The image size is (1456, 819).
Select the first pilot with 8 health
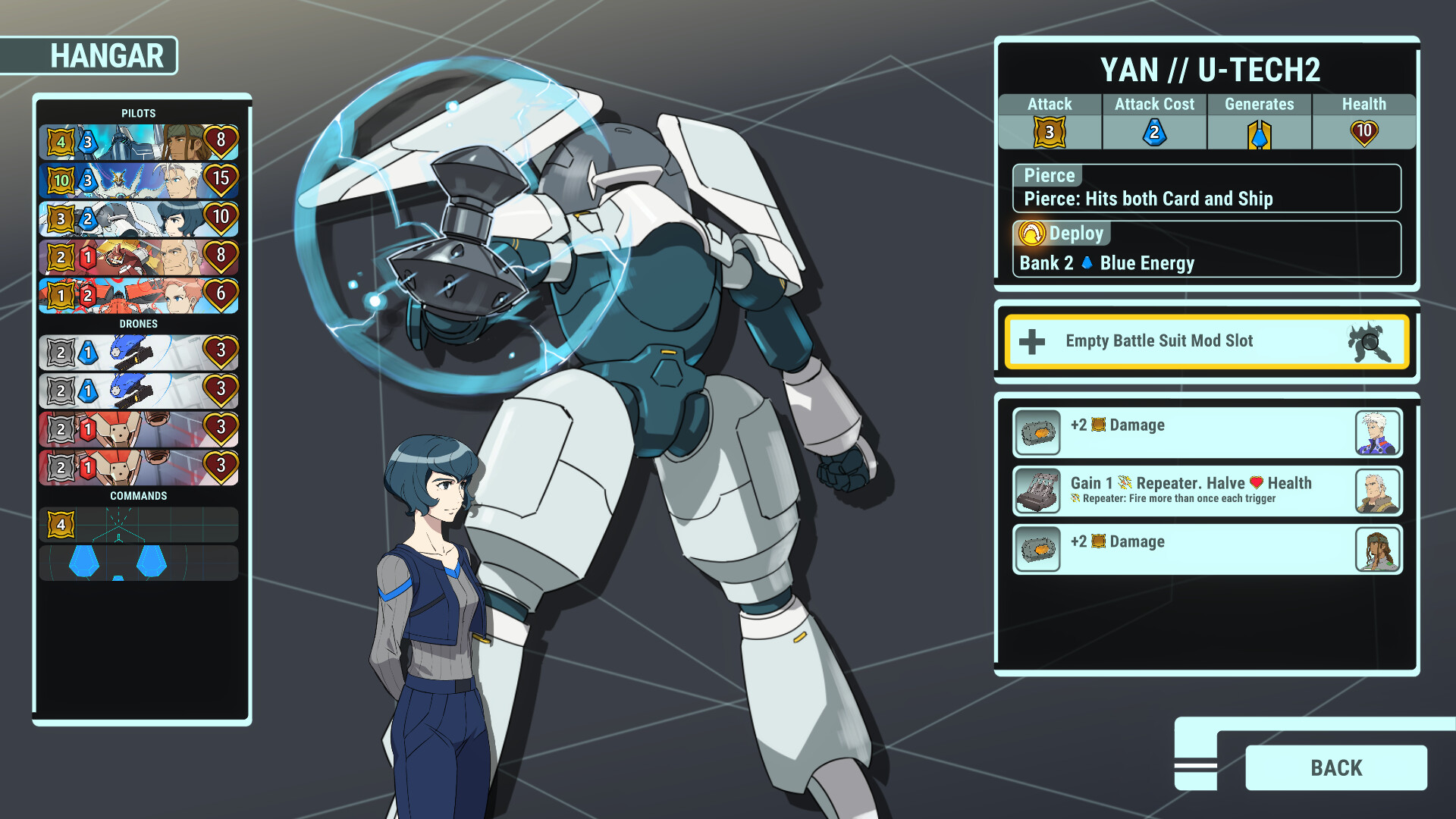tap(138, 143)
